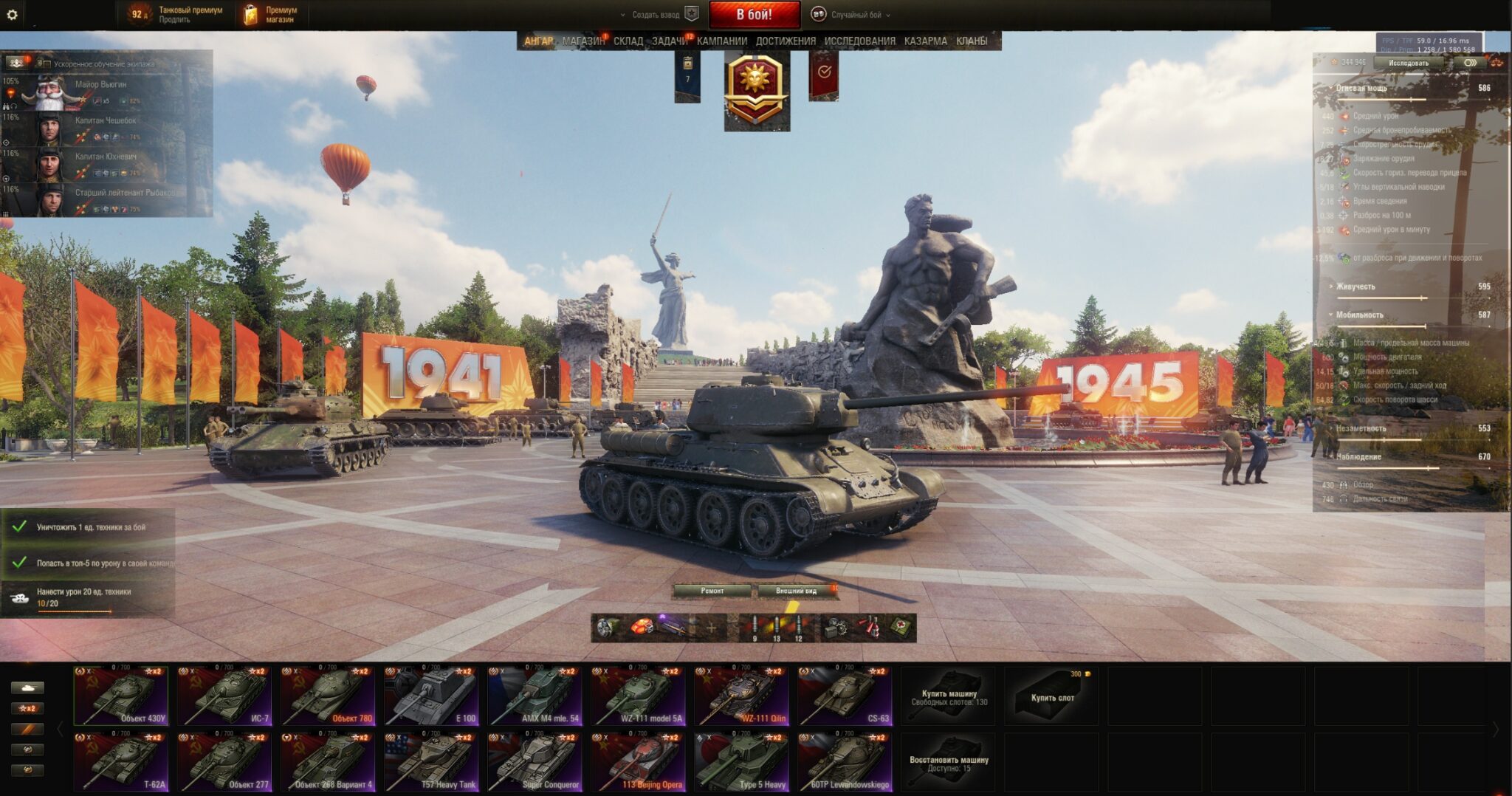Open the Случайный бой battle mode dropdown
Viewport: 1512px width, 796px height.
point(854,15)
